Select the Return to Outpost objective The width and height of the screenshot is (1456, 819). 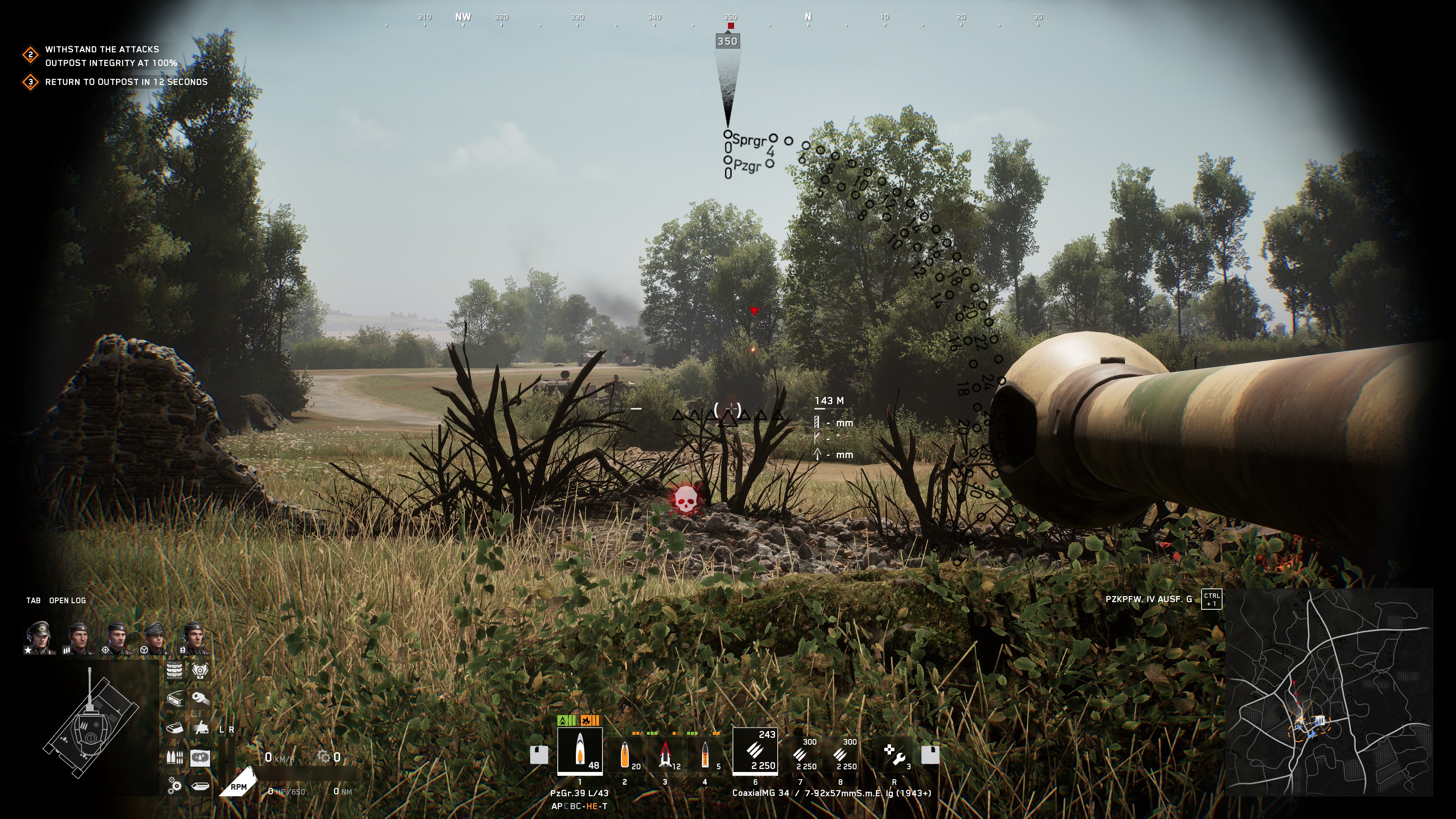[126, 82]
